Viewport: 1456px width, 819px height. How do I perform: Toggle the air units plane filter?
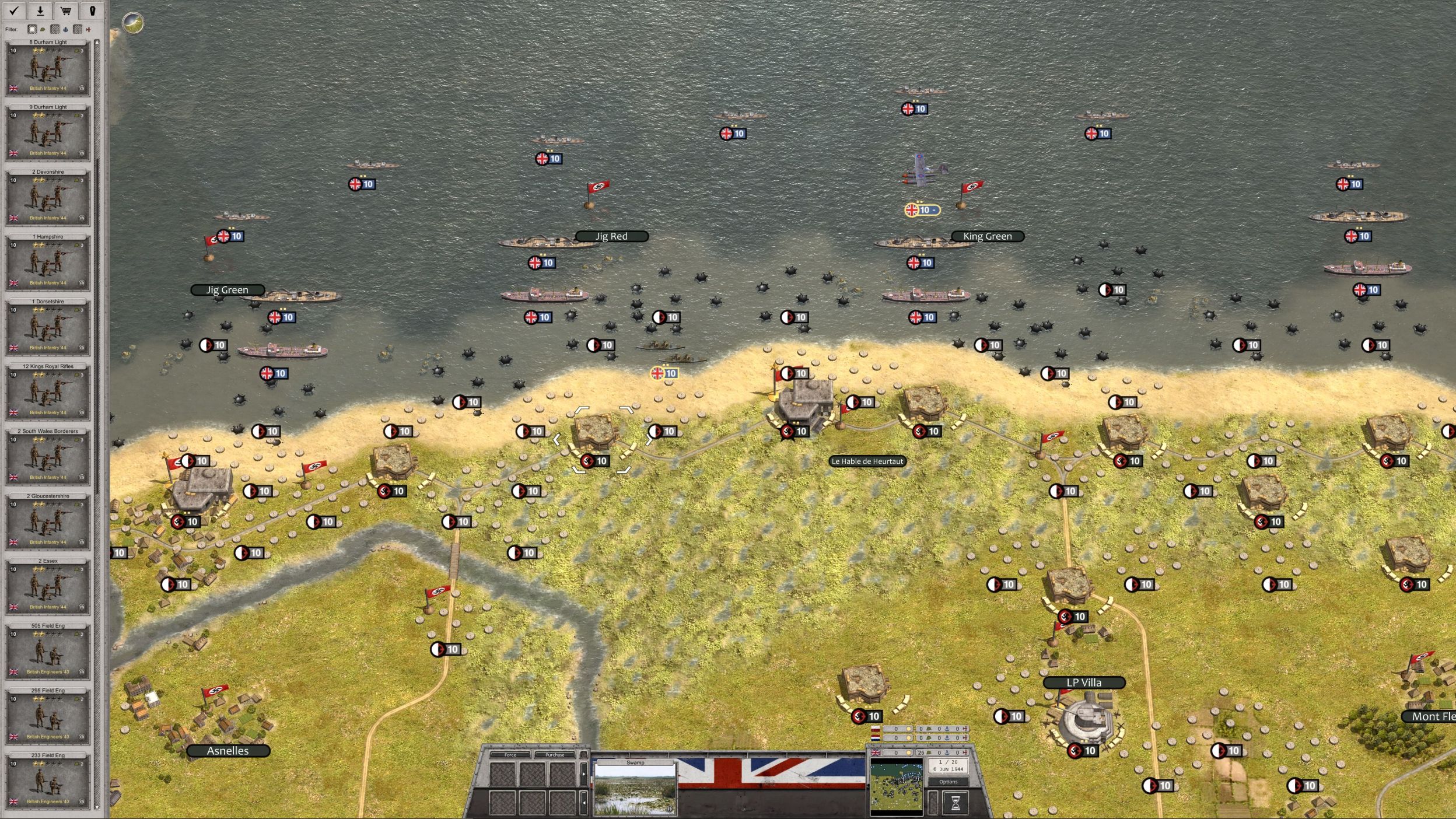[x=88, y=29]
